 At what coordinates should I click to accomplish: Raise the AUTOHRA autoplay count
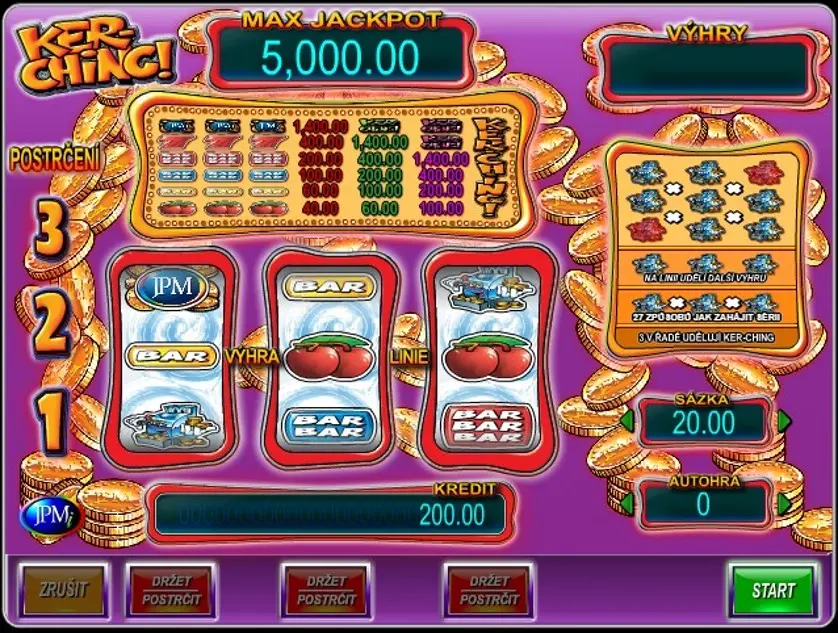tap(783, 504)
